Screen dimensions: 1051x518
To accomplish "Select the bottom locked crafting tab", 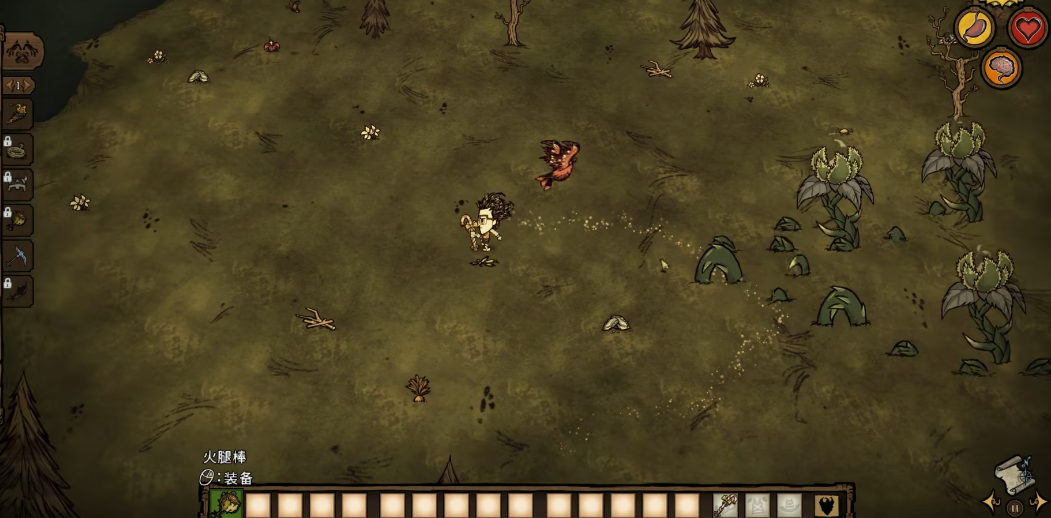I will click(x=19, y=291).
